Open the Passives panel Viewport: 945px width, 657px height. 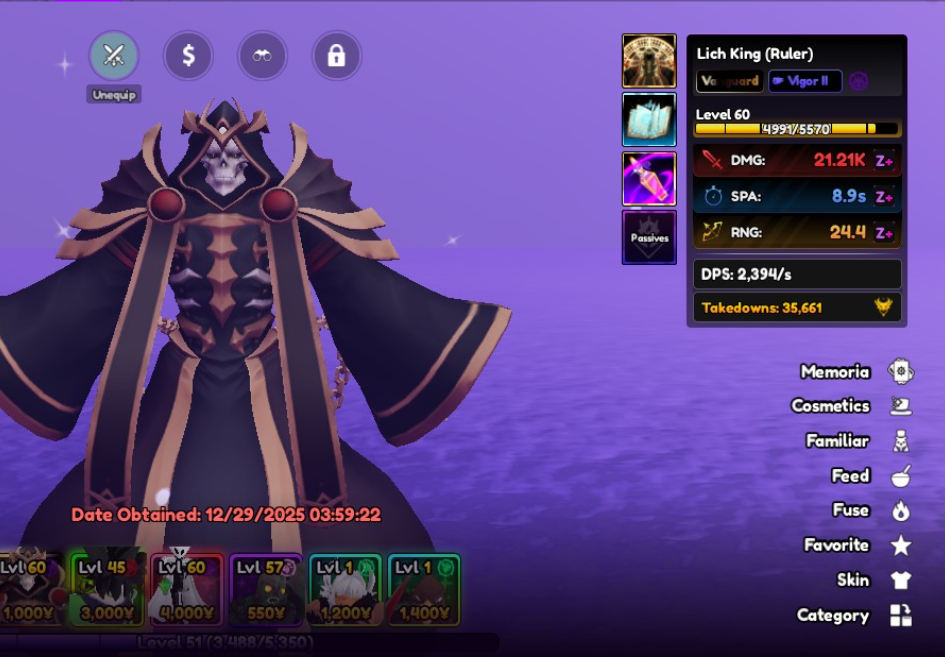[x=649, y=237]
